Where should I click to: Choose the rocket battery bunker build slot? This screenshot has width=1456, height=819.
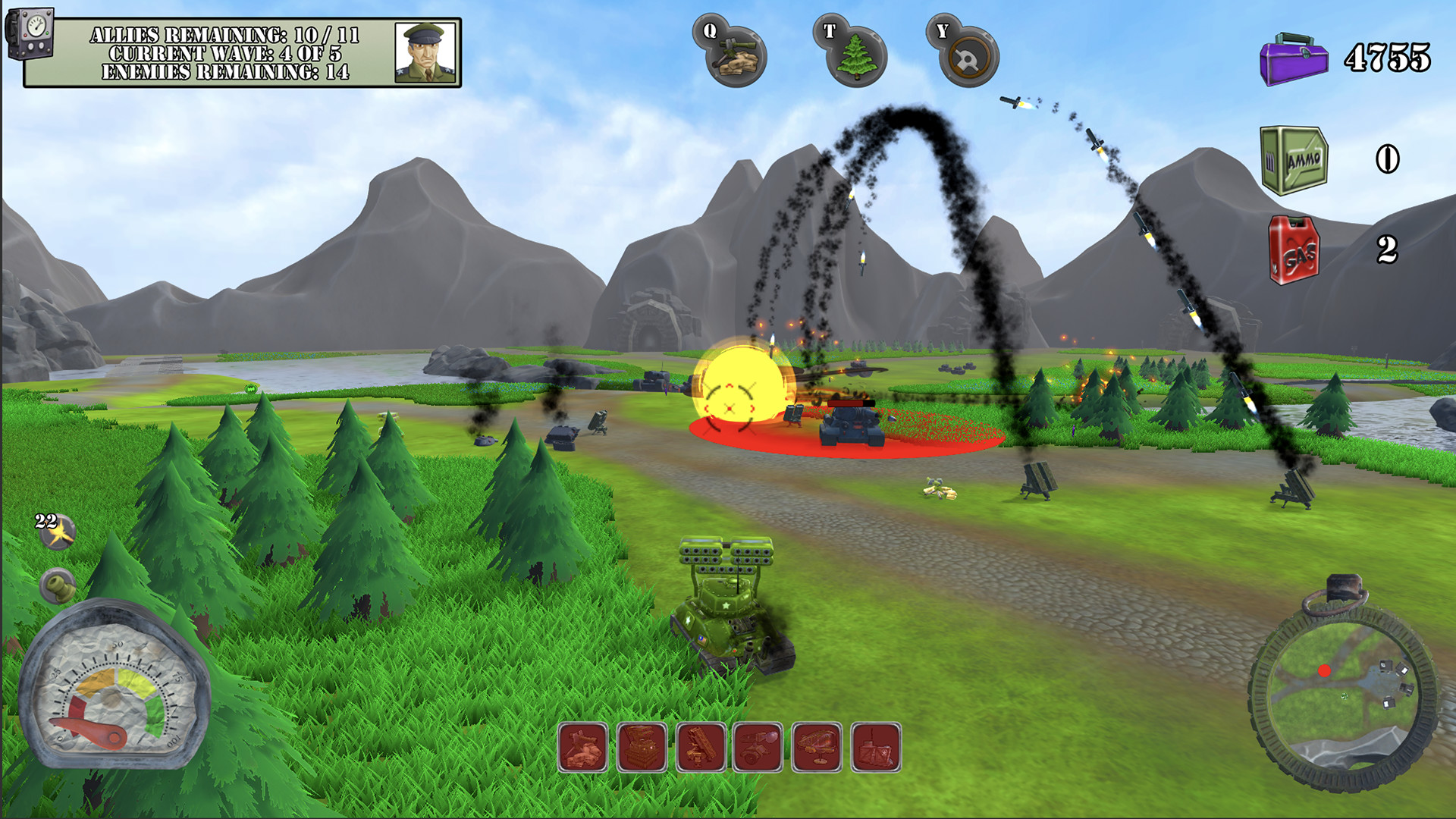(x=642, y=748)
